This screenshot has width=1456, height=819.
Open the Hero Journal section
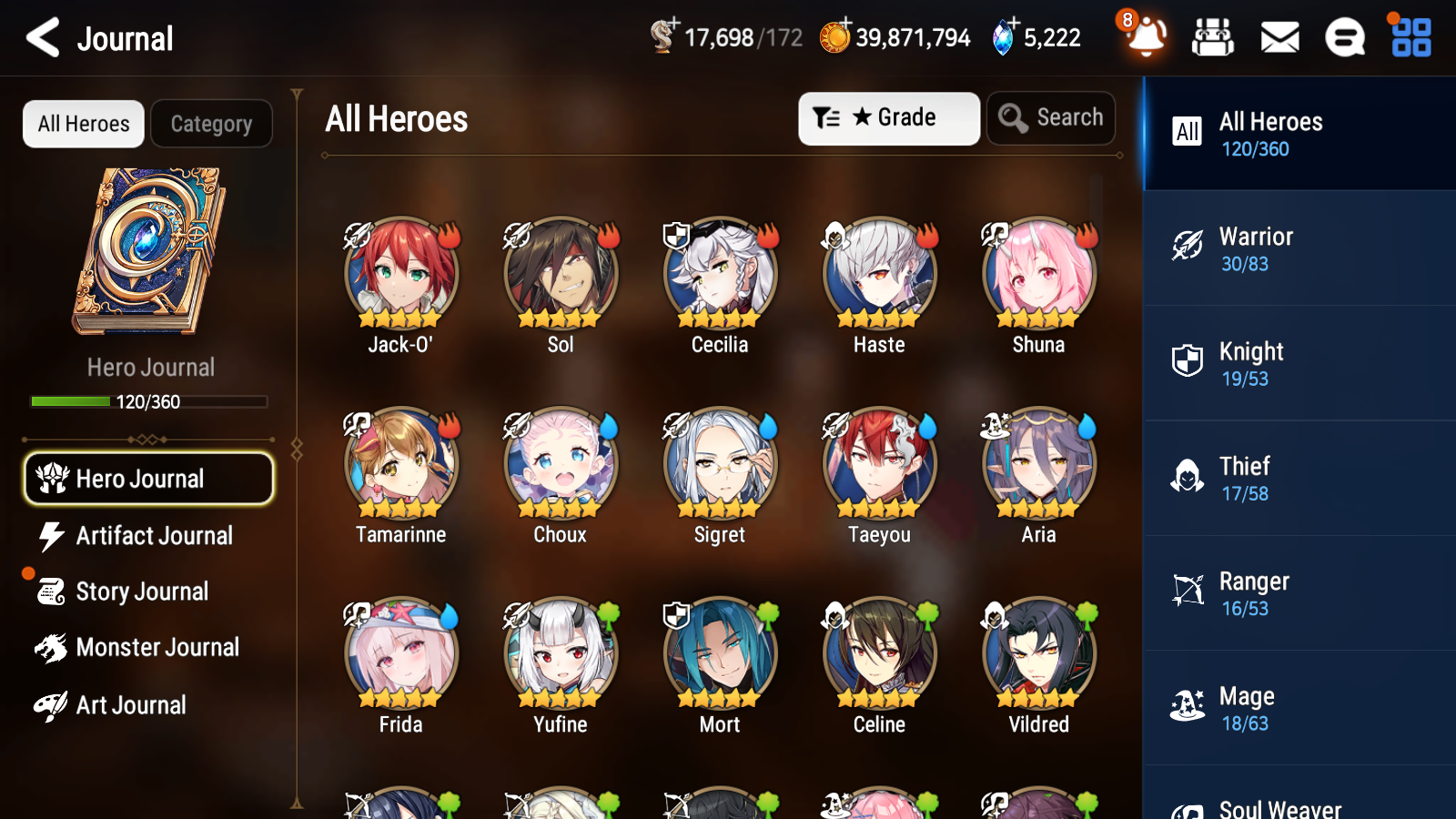pos(148,478)
